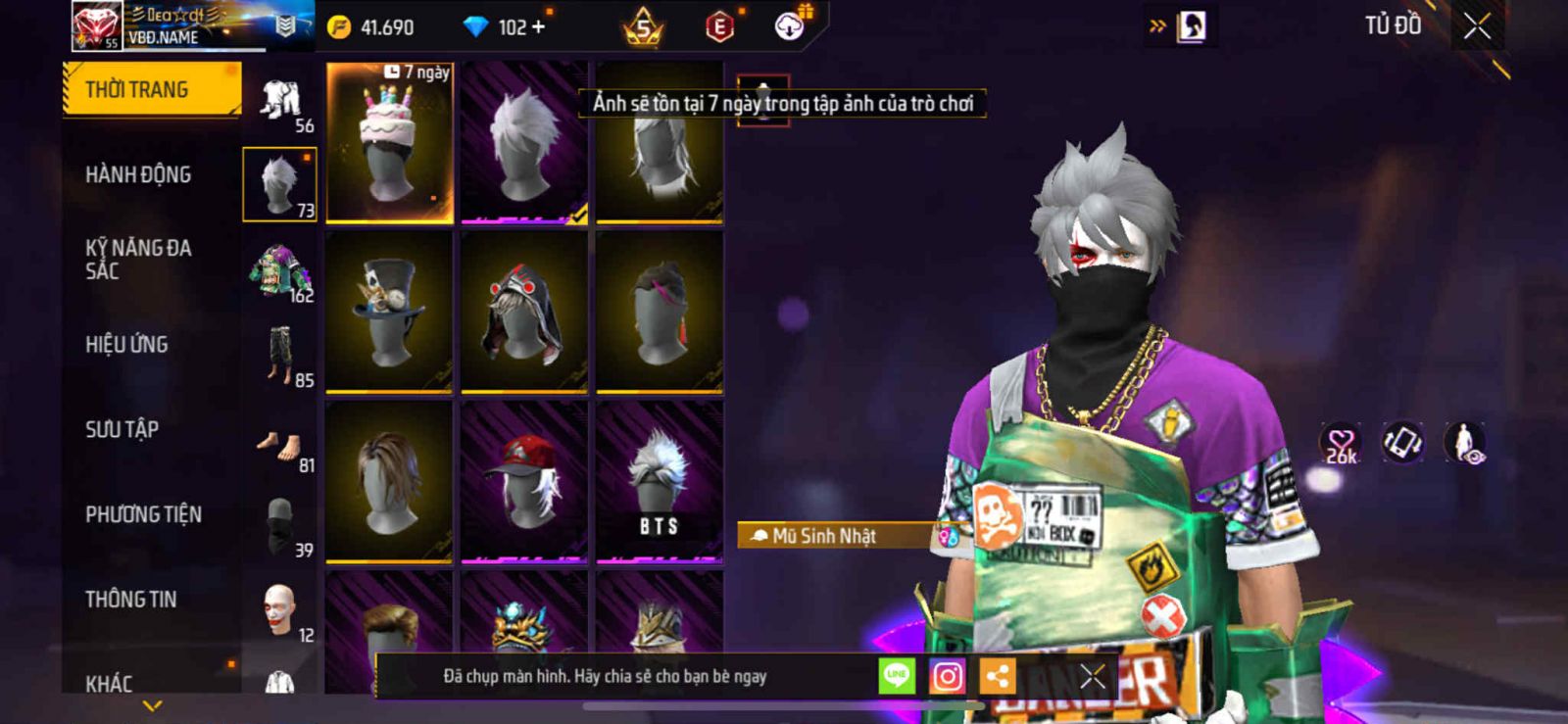Open the green jacket subcategory showing 162
Viewport: 1568px width, 724px height.
click(280, 271)
